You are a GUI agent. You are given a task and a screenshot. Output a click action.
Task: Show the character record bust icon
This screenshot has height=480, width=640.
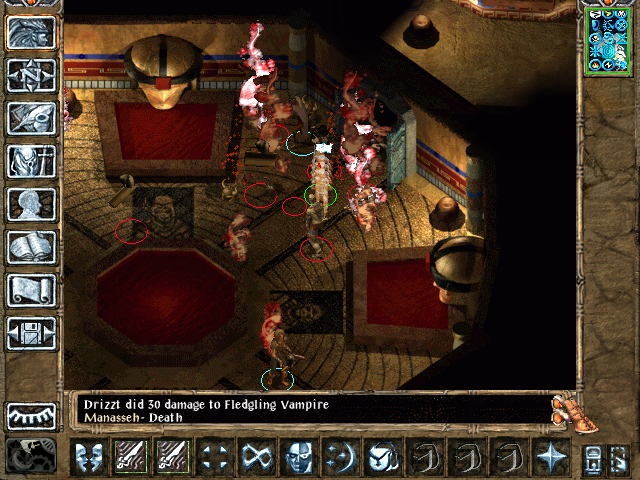[x=31, y=204]
